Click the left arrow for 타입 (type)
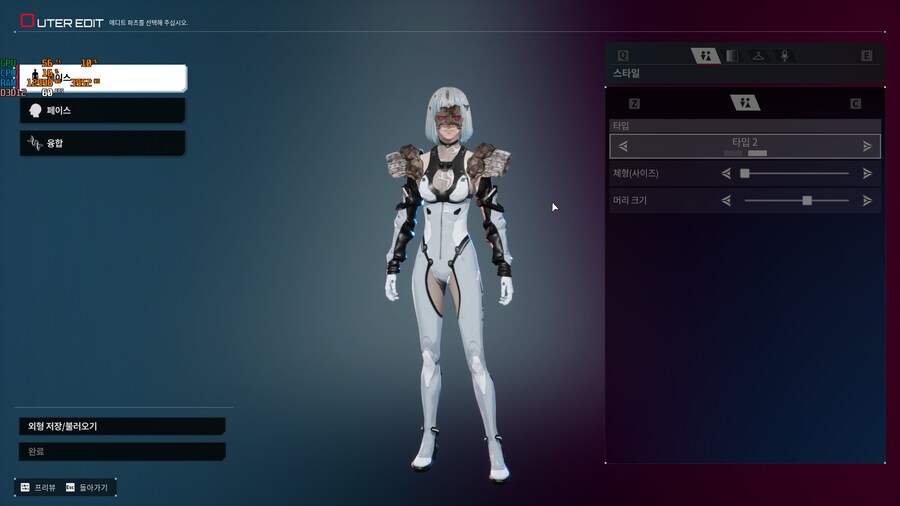900x506 pixels. (623, 146)
